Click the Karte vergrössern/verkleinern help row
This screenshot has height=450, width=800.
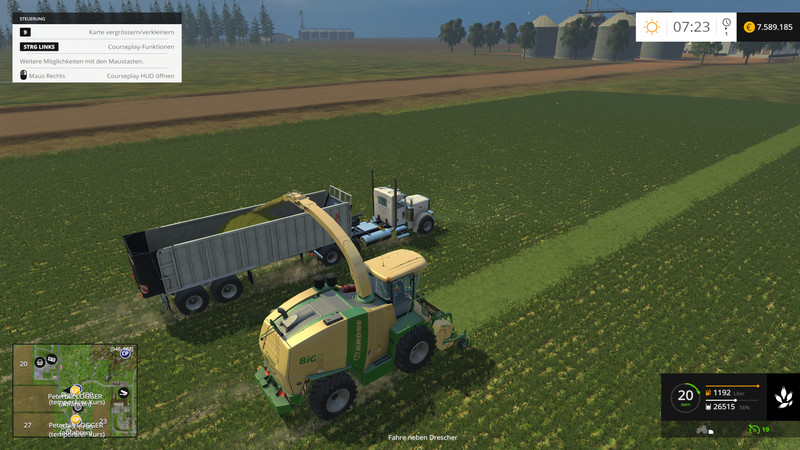click(x=97, y=32)
